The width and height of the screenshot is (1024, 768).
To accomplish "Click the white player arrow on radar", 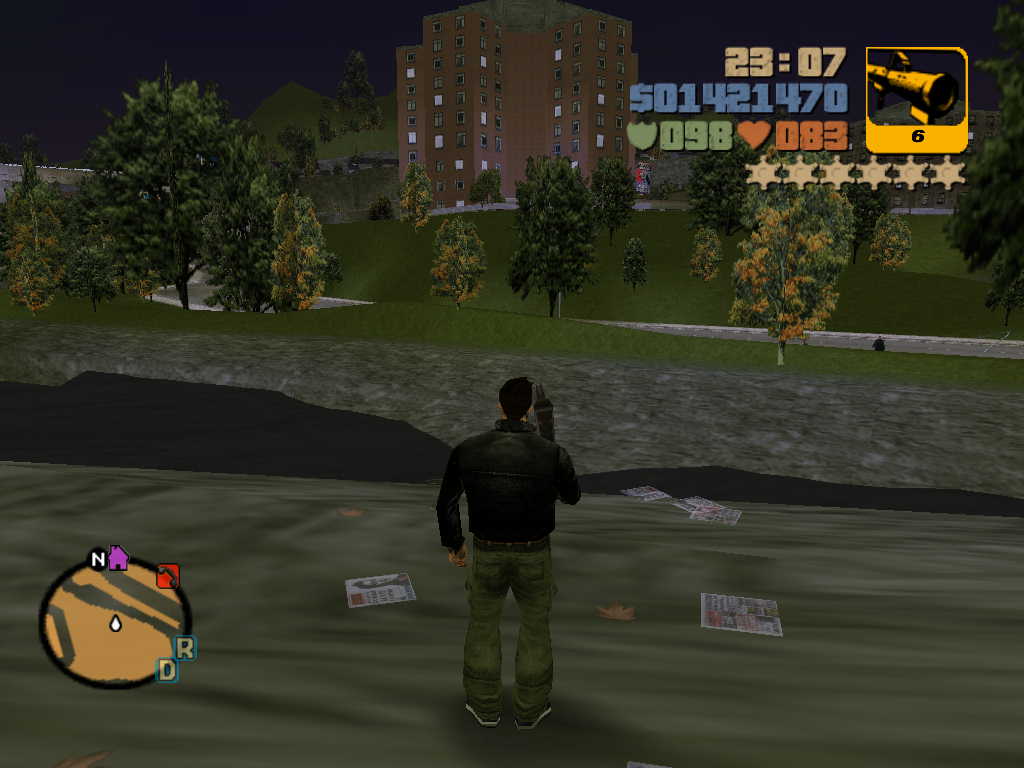I will pyautogui.click(x=115, y=624).
